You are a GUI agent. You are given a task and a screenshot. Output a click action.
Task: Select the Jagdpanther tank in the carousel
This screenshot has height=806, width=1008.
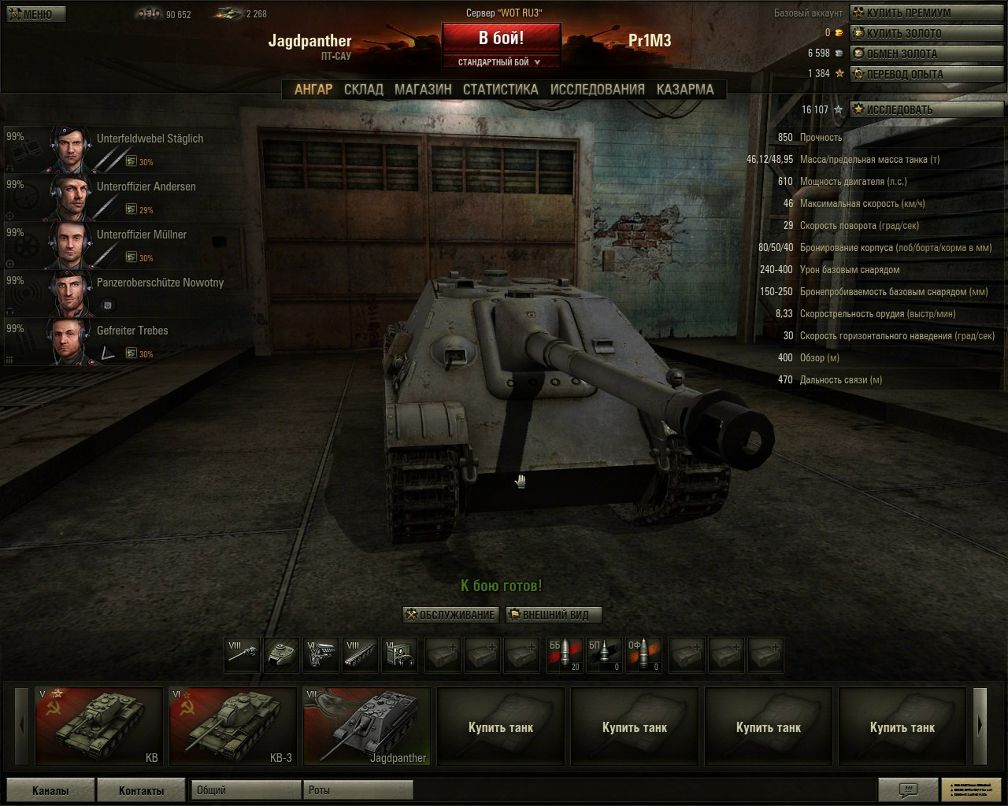click(366, 726)
